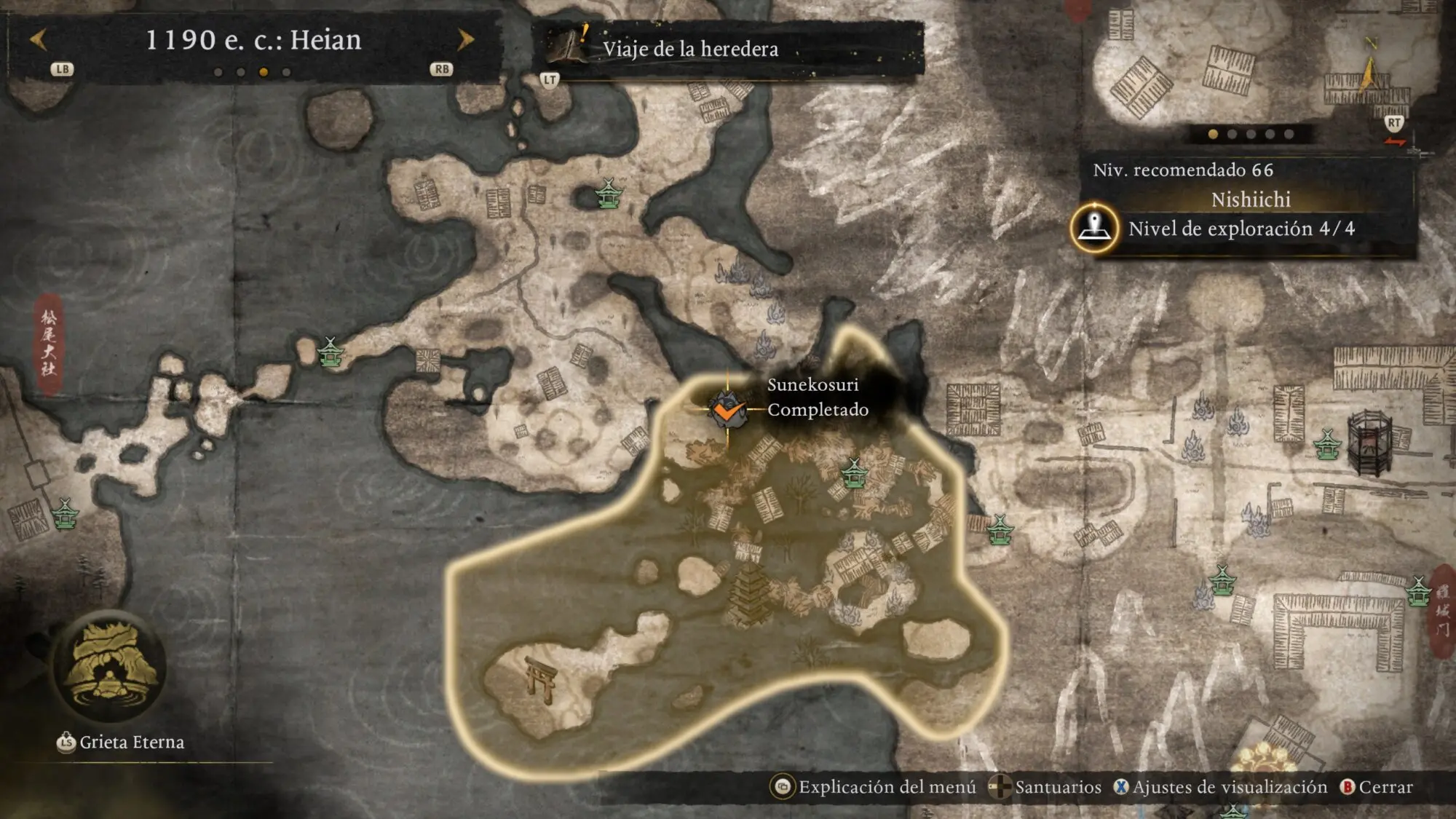
Task: Close the map with Cerrar
Action: point(1377,787)
